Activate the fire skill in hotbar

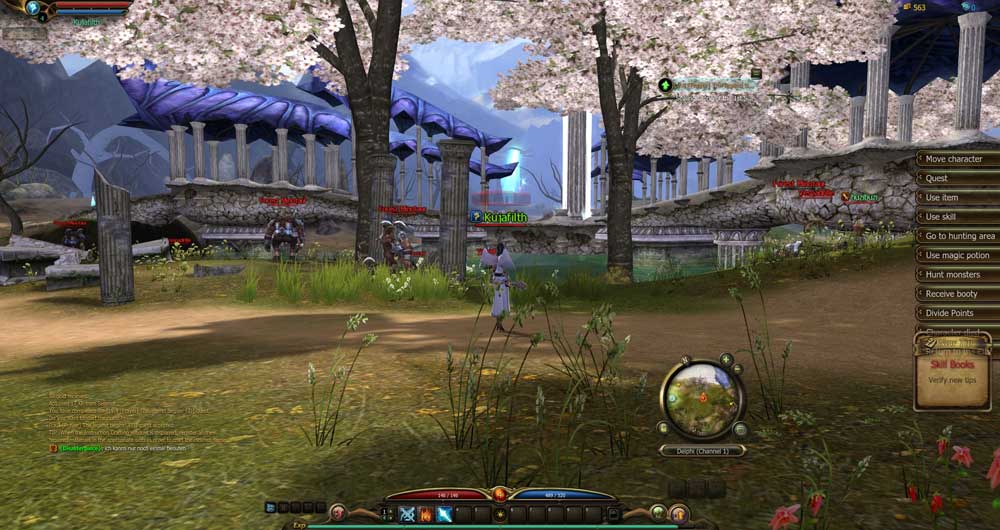(425, 514)
